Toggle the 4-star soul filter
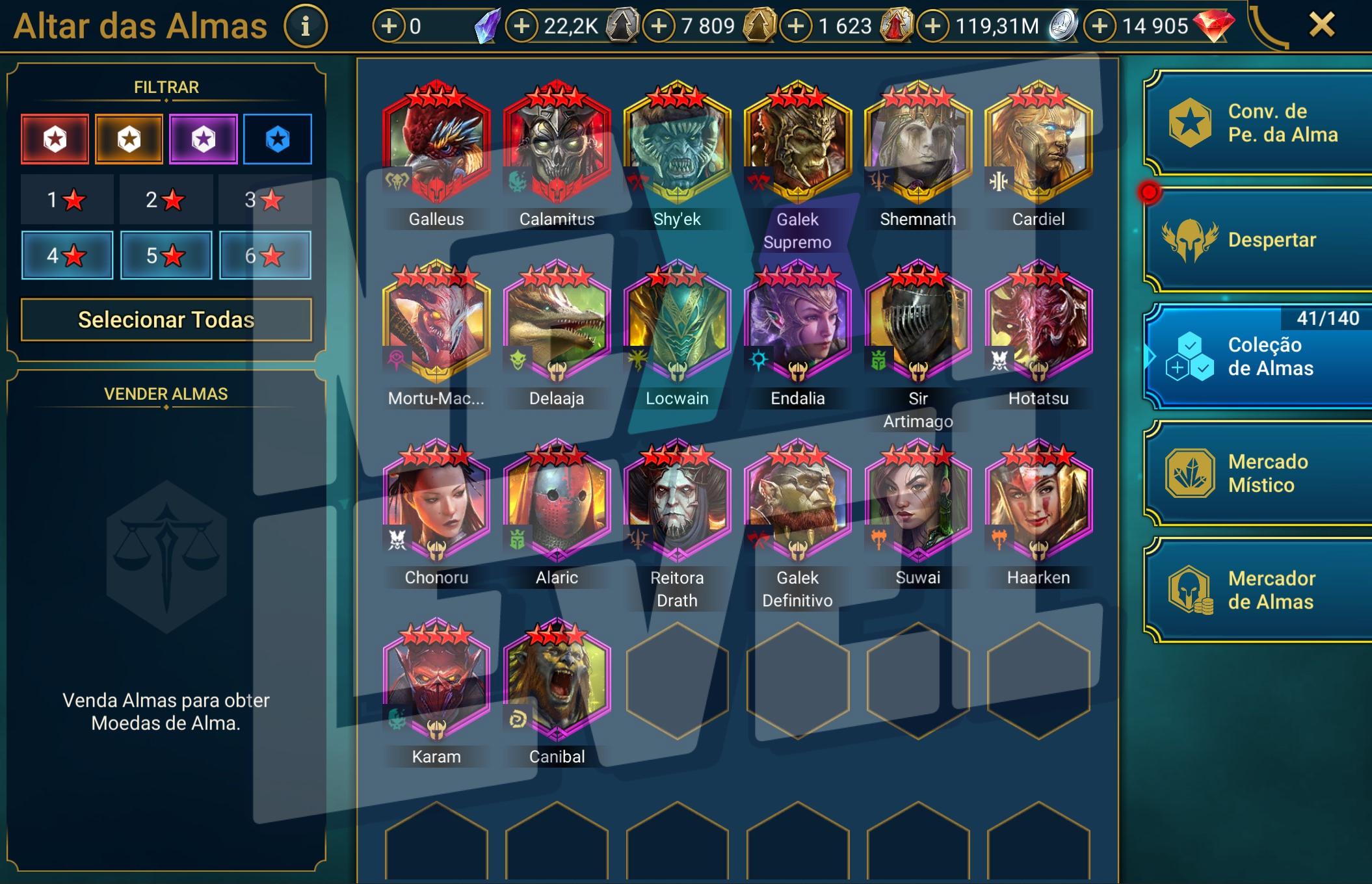The height and width of the screenshot is (884, 1372). pos(67,255)
